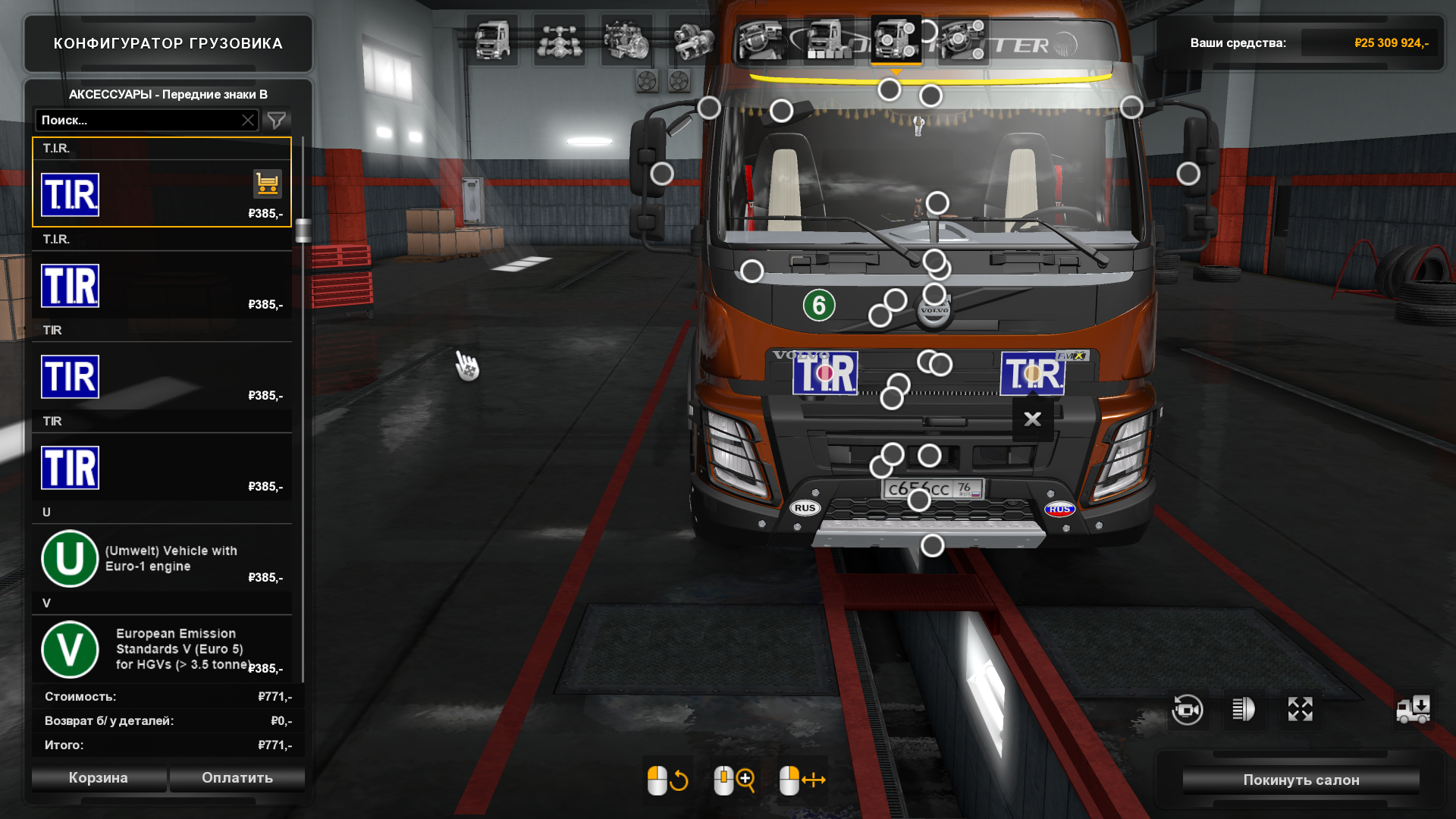
Task: Choose the Euro 5 V sign item
Action: [161, 649]
